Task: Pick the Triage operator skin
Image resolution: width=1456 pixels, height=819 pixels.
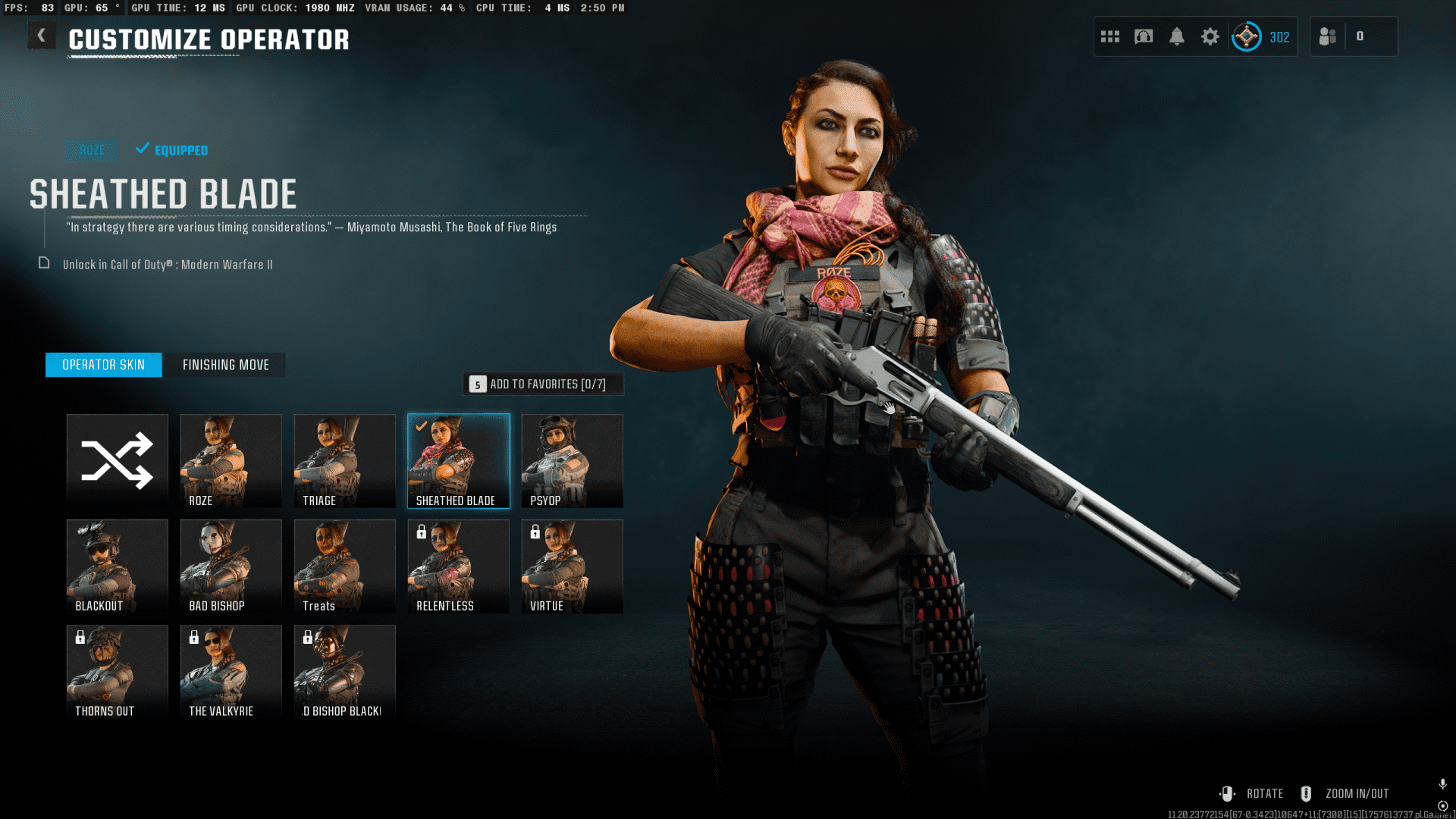Action: (x=345, y=461)
